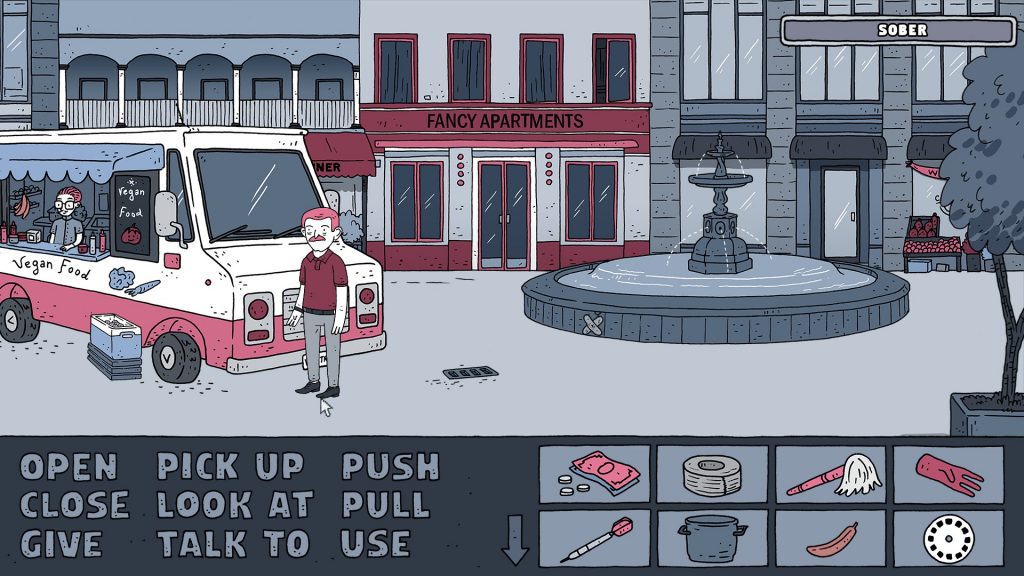The width and height of the screenshot is (1024, 576).
Task: Select the money and coins inventory item
Action: pos(594,474)
